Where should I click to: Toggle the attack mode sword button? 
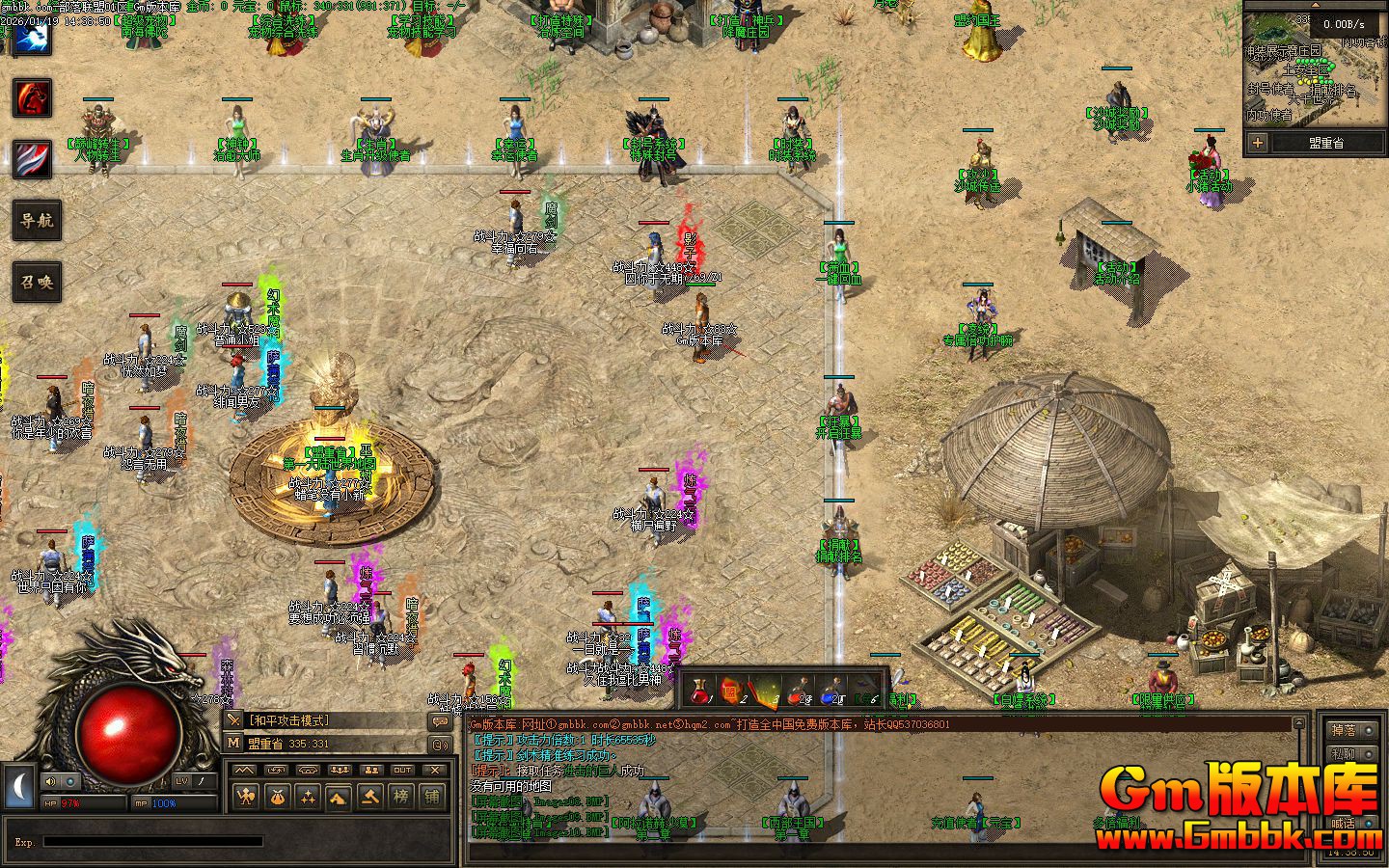[x=233, y=720]
